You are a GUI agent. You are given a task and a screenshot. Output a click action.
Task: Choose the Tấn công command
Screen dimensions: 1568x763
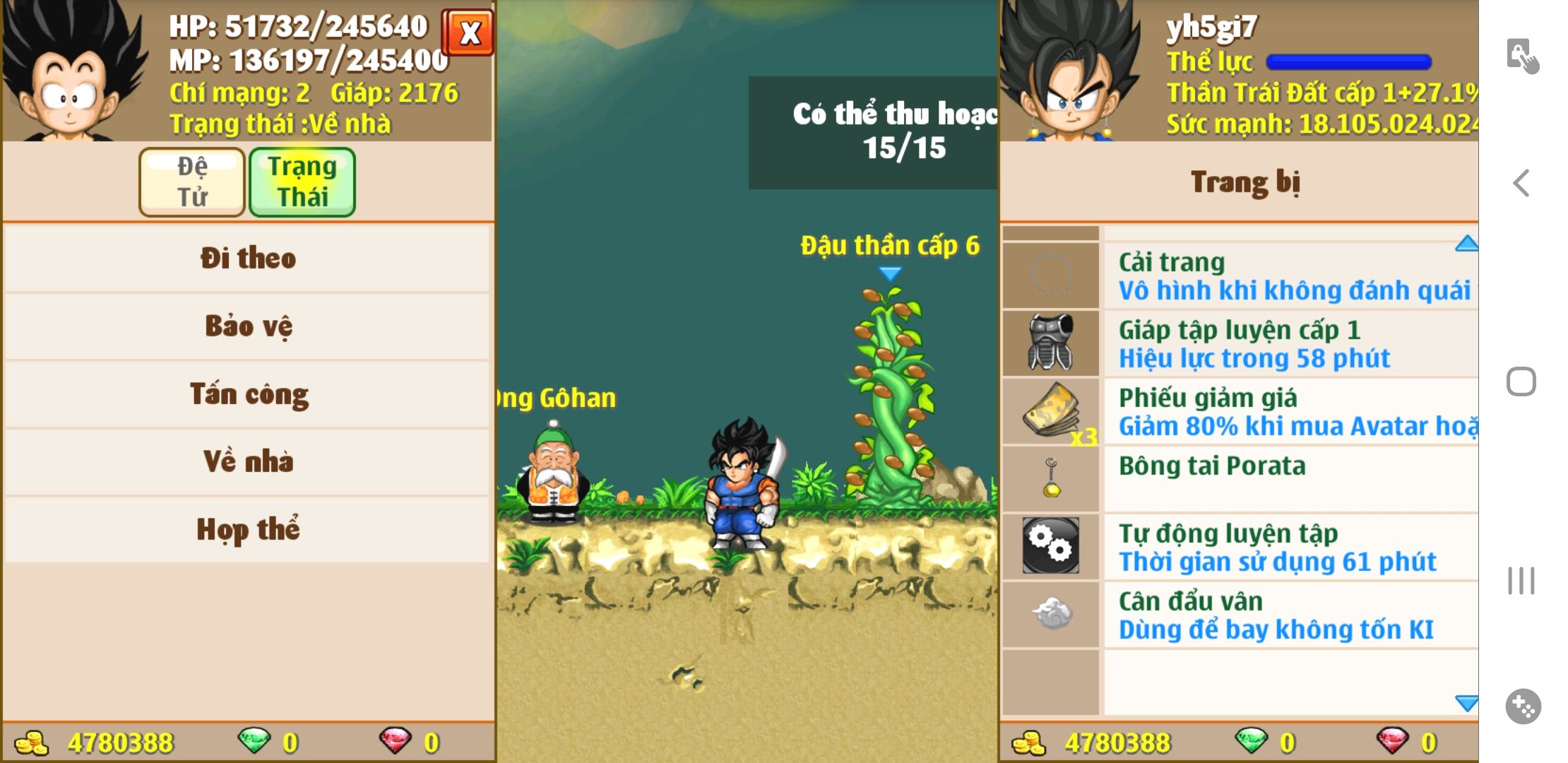(x=247, y=394)
